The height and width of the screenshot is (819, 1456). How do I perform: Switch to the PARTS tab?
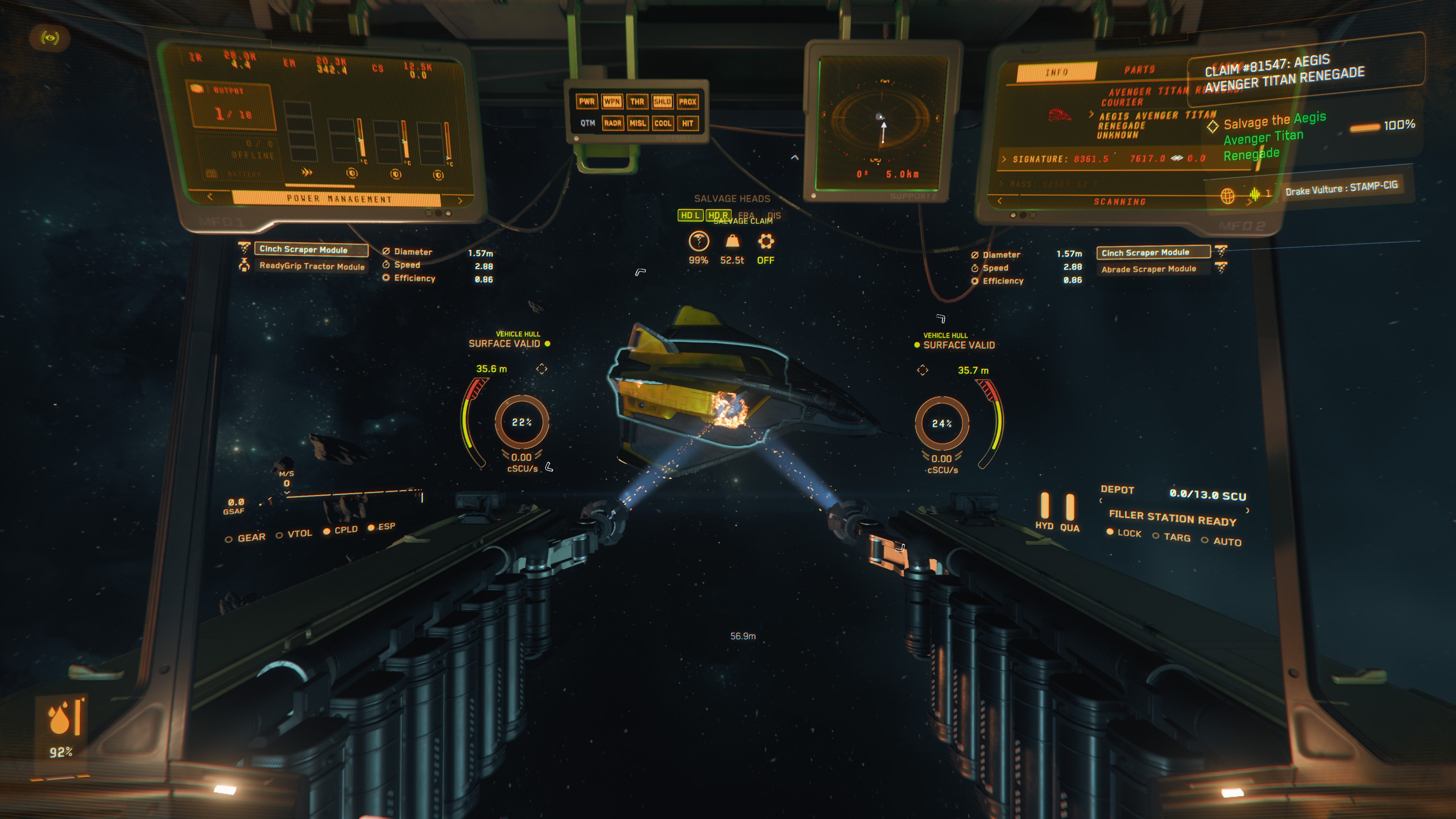pos(1139,70)
